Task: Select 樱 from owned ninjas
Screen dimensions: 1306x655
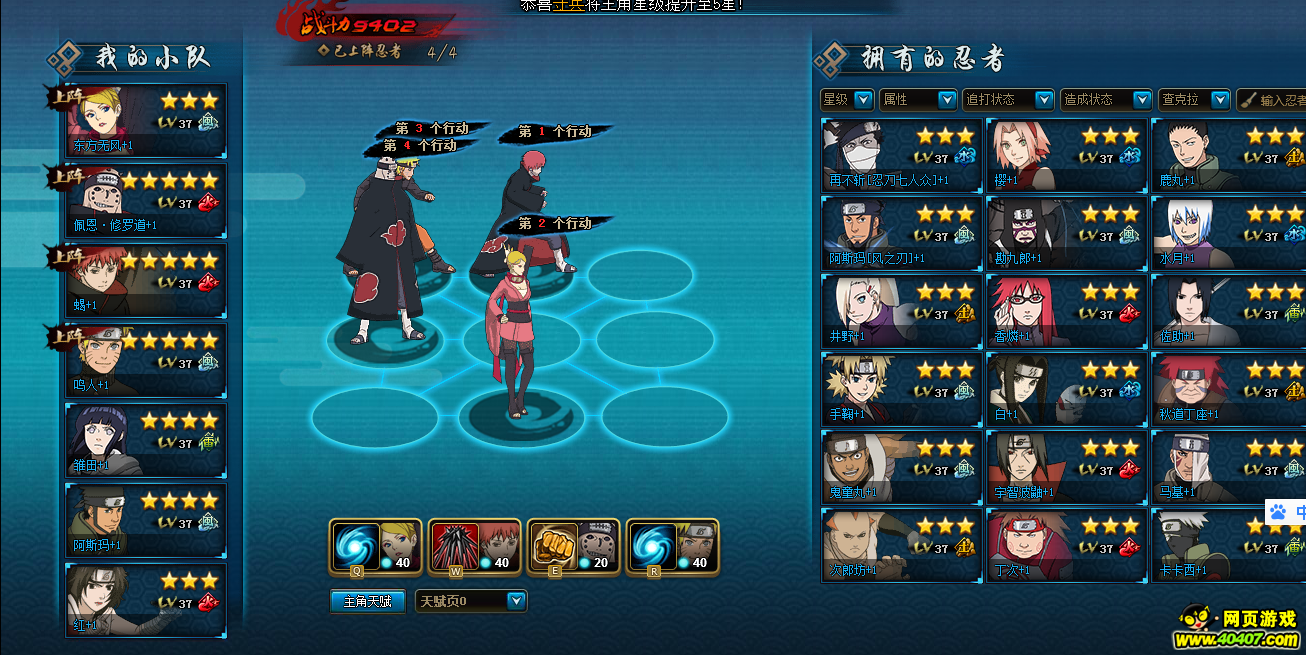Action: [x=1065, y=154]
